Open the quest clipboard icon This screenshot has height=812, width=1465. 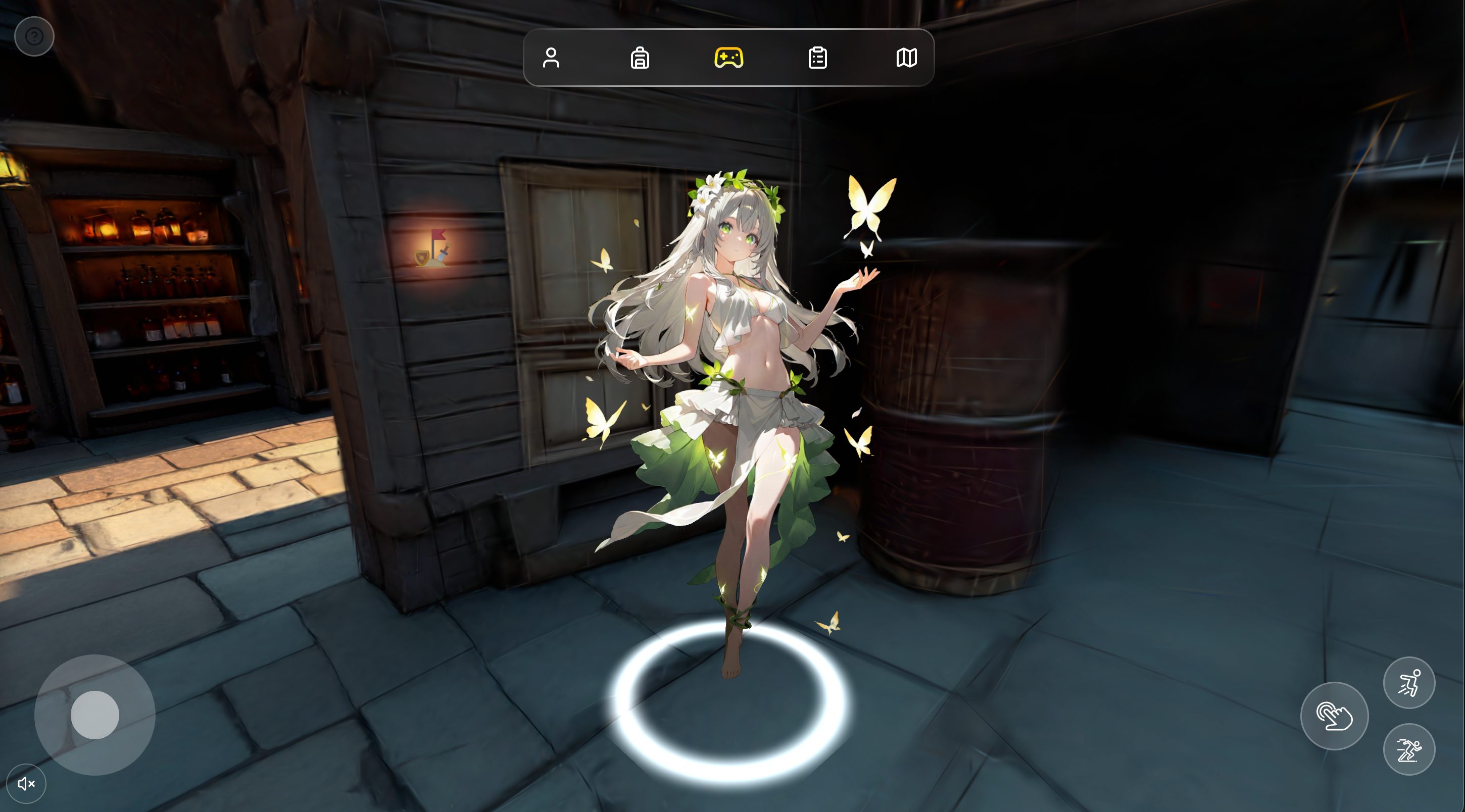pos(818,58)
